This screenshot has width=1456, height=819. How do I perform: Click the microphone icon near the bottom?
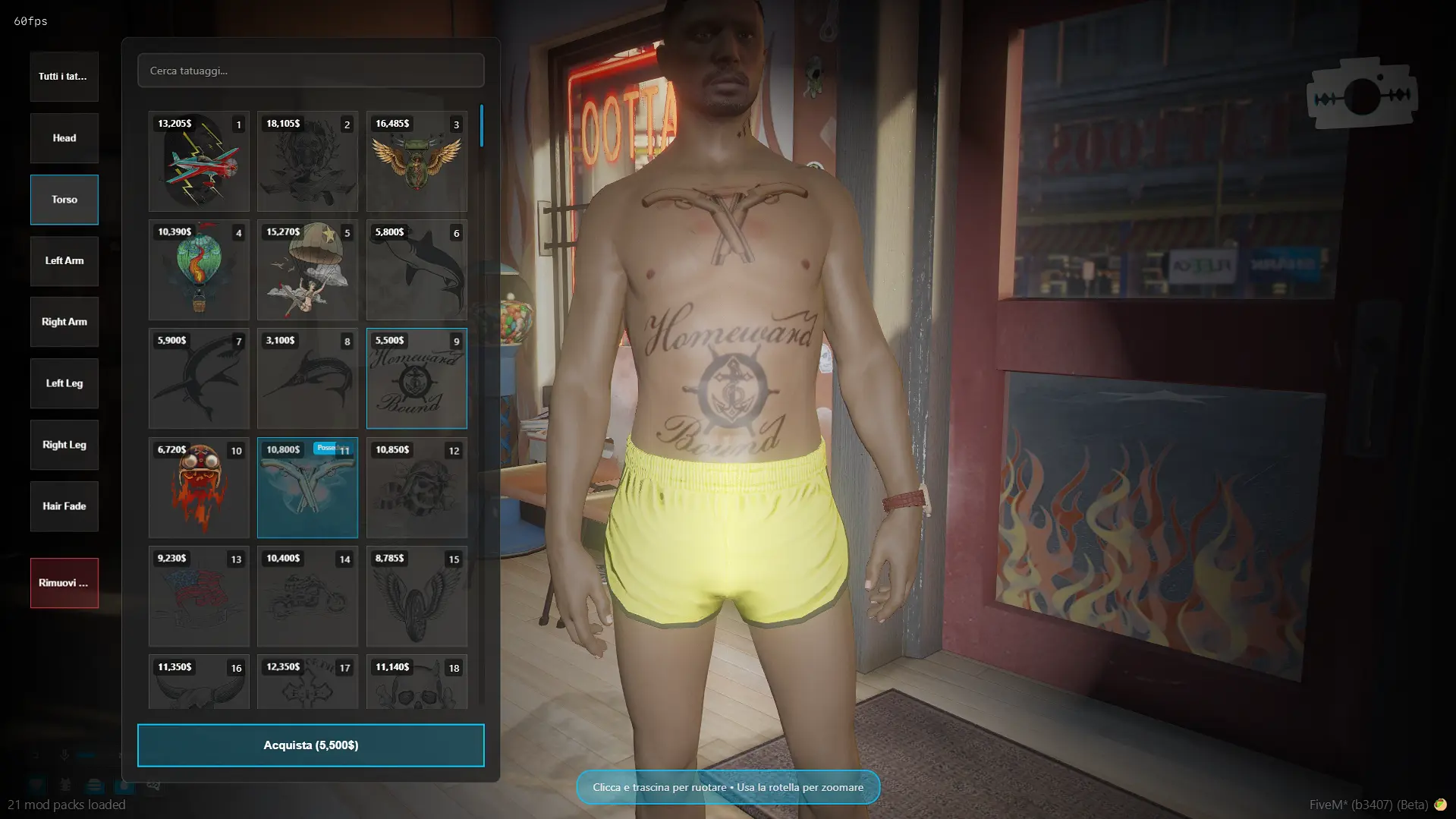point(64,753)
